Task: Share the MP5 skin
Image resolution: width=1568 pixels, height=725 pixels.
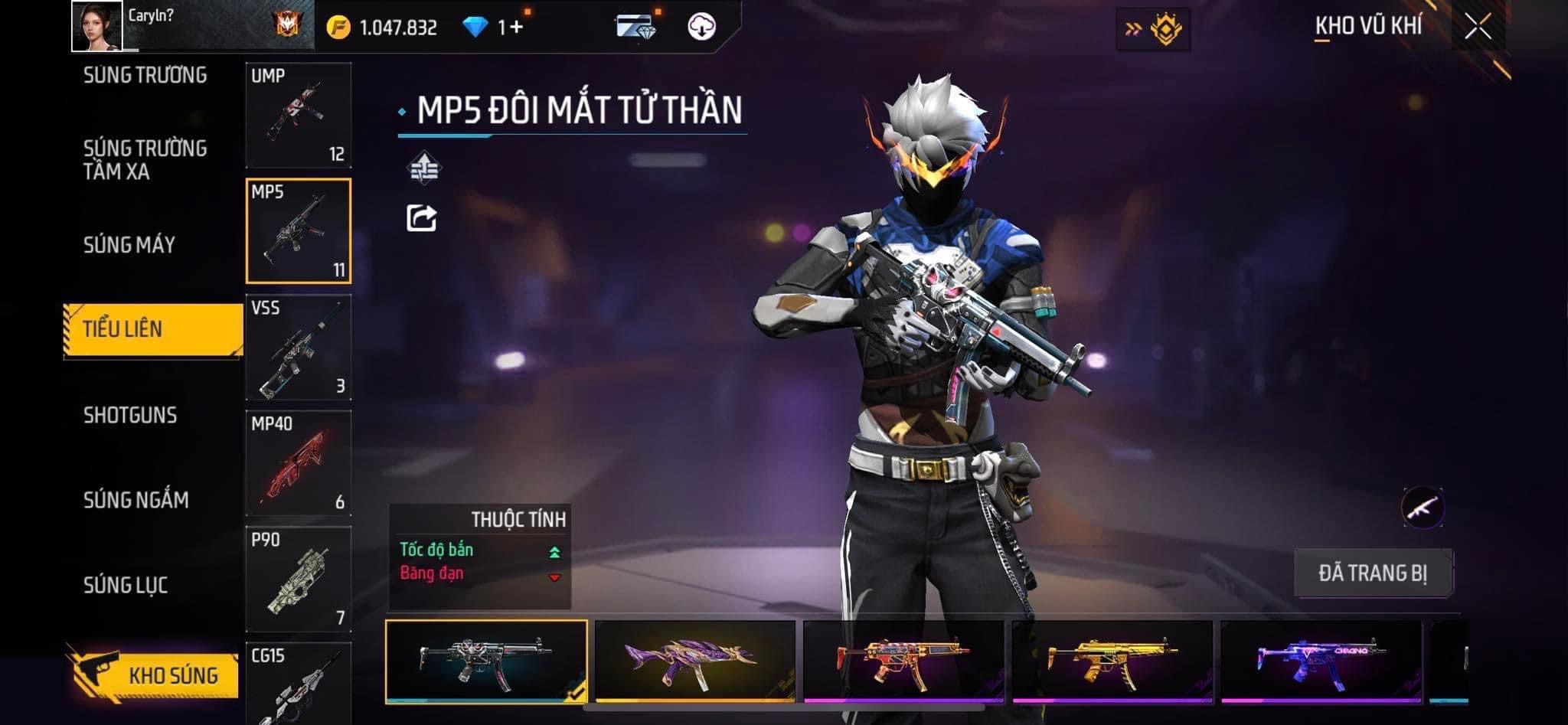Action: (x=421, y=218)
